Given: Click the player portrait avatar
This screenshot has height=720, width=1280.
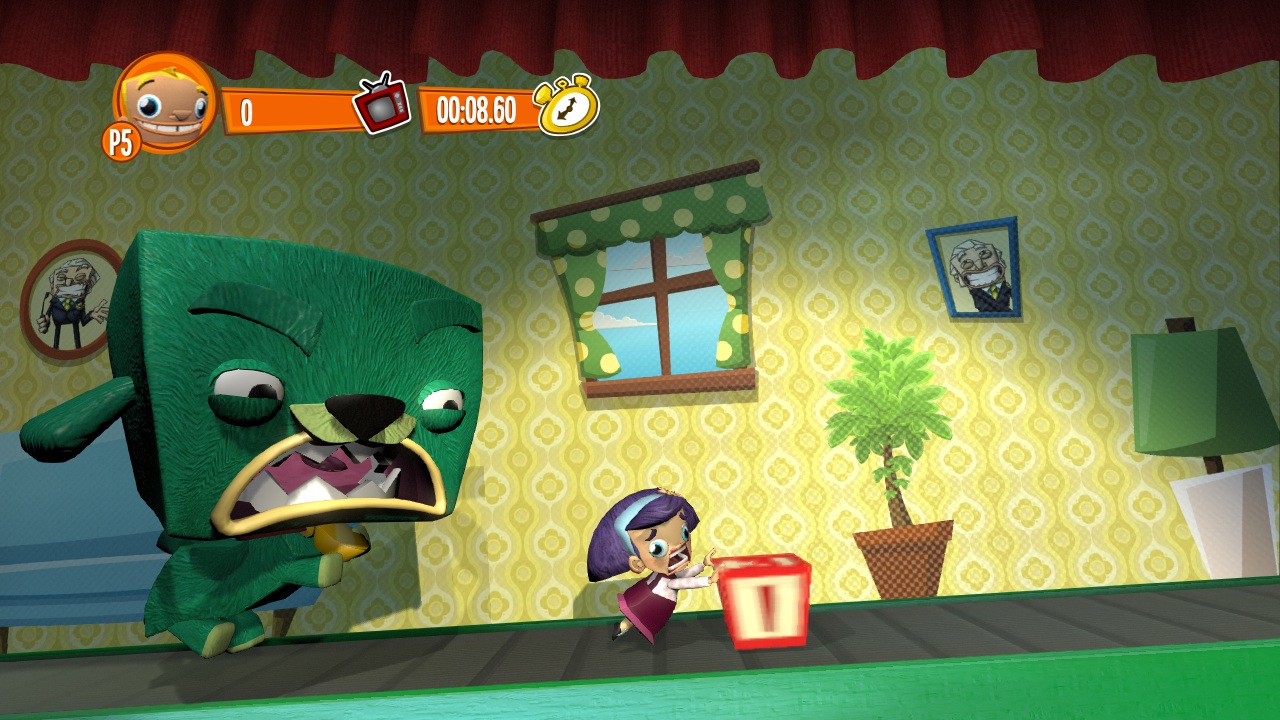Looking at the screenshot, I should click(167, 101).
